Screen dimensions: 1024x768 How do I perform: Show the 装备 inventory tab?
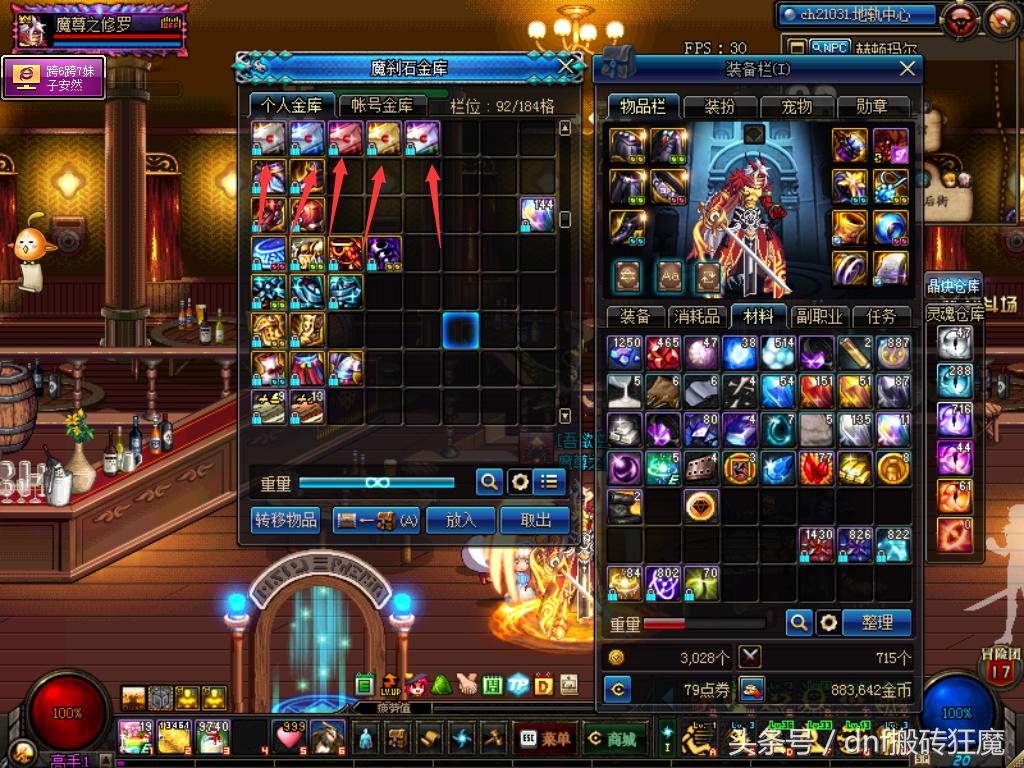[x=635, y=316]
